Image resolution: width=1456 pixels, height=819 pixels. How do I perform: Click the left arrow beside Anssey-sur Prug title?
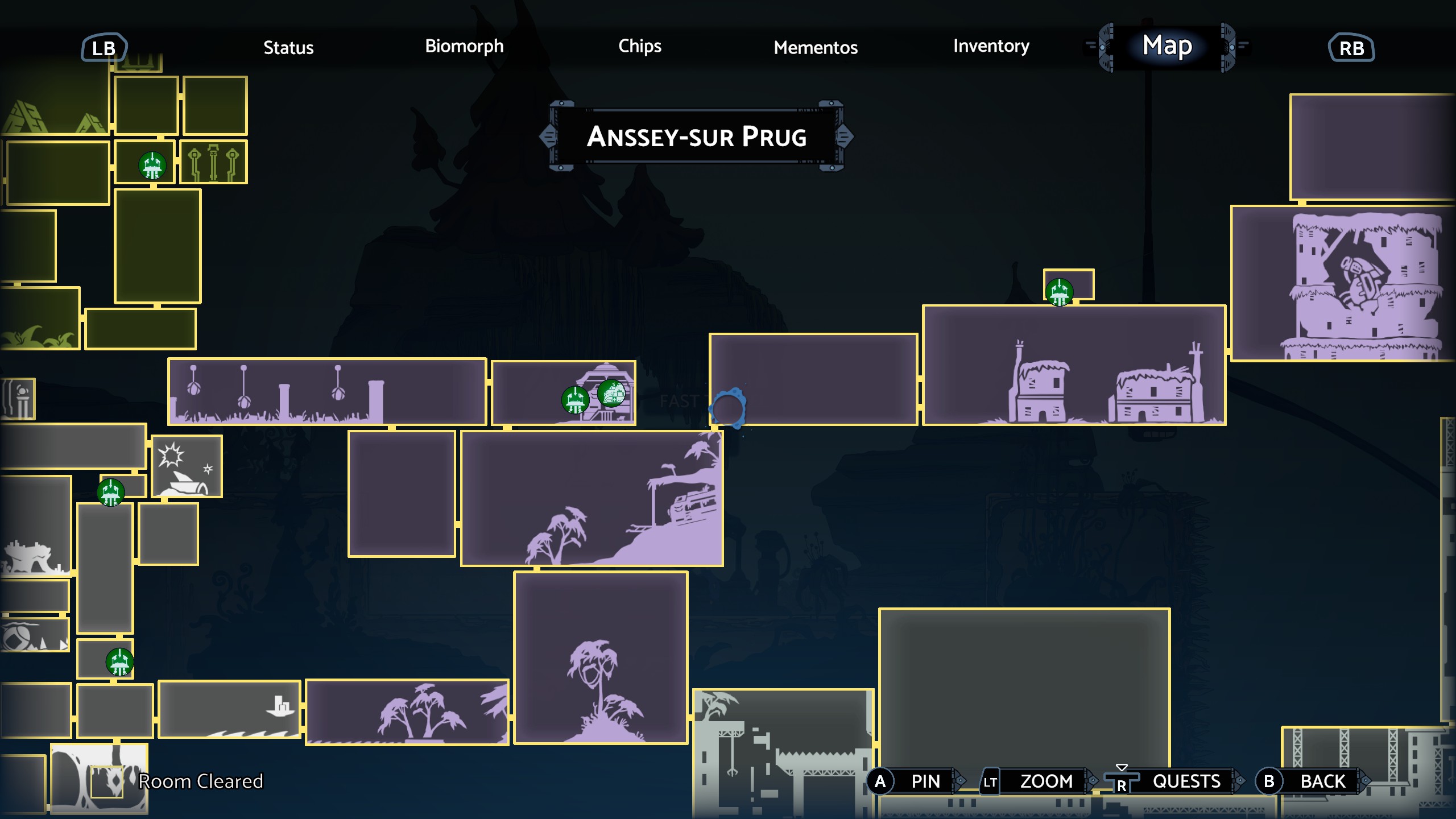pos(548,136)
